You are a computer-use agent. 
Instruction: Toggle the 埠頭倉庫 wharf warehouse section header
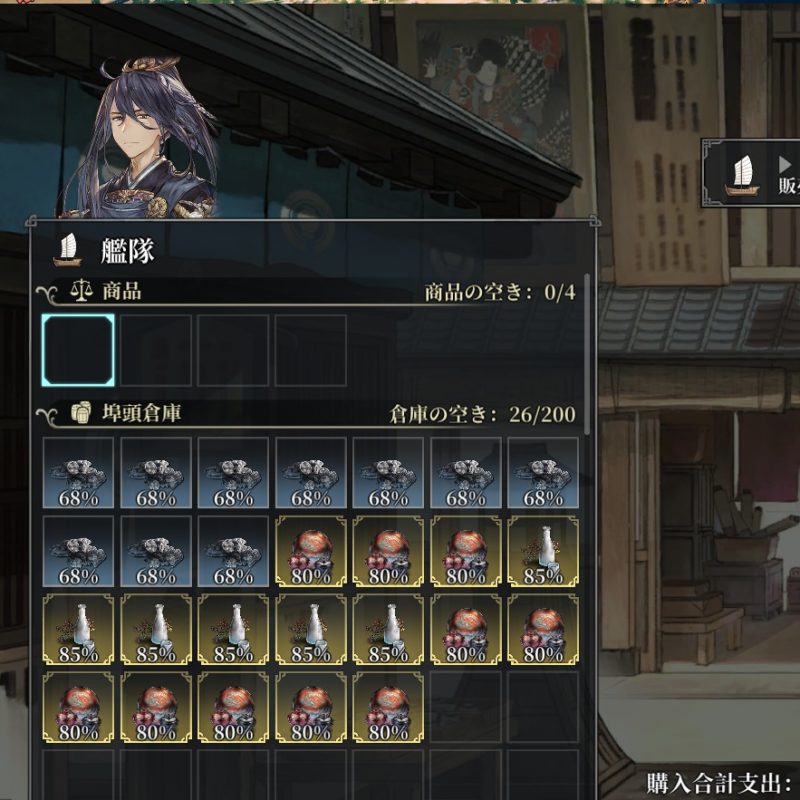[x=128, y=413]
